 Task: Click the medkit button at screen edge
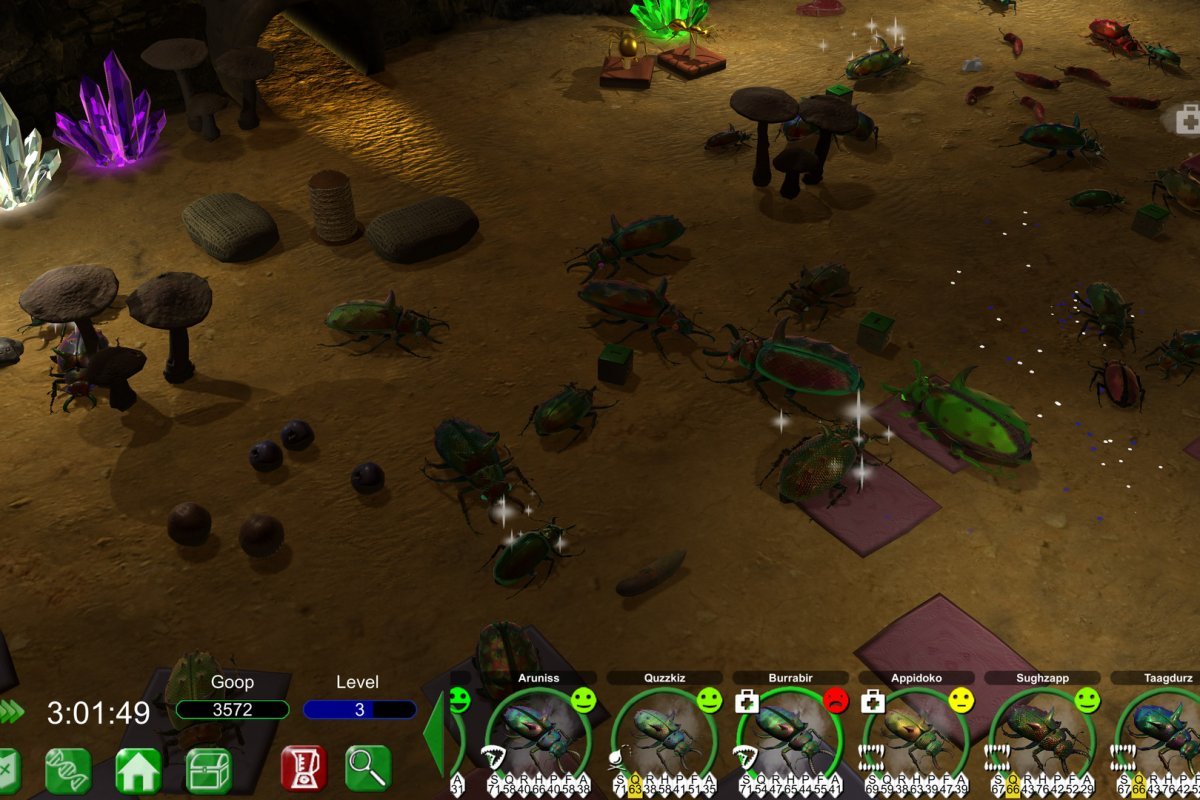[x=1187, y=121]
